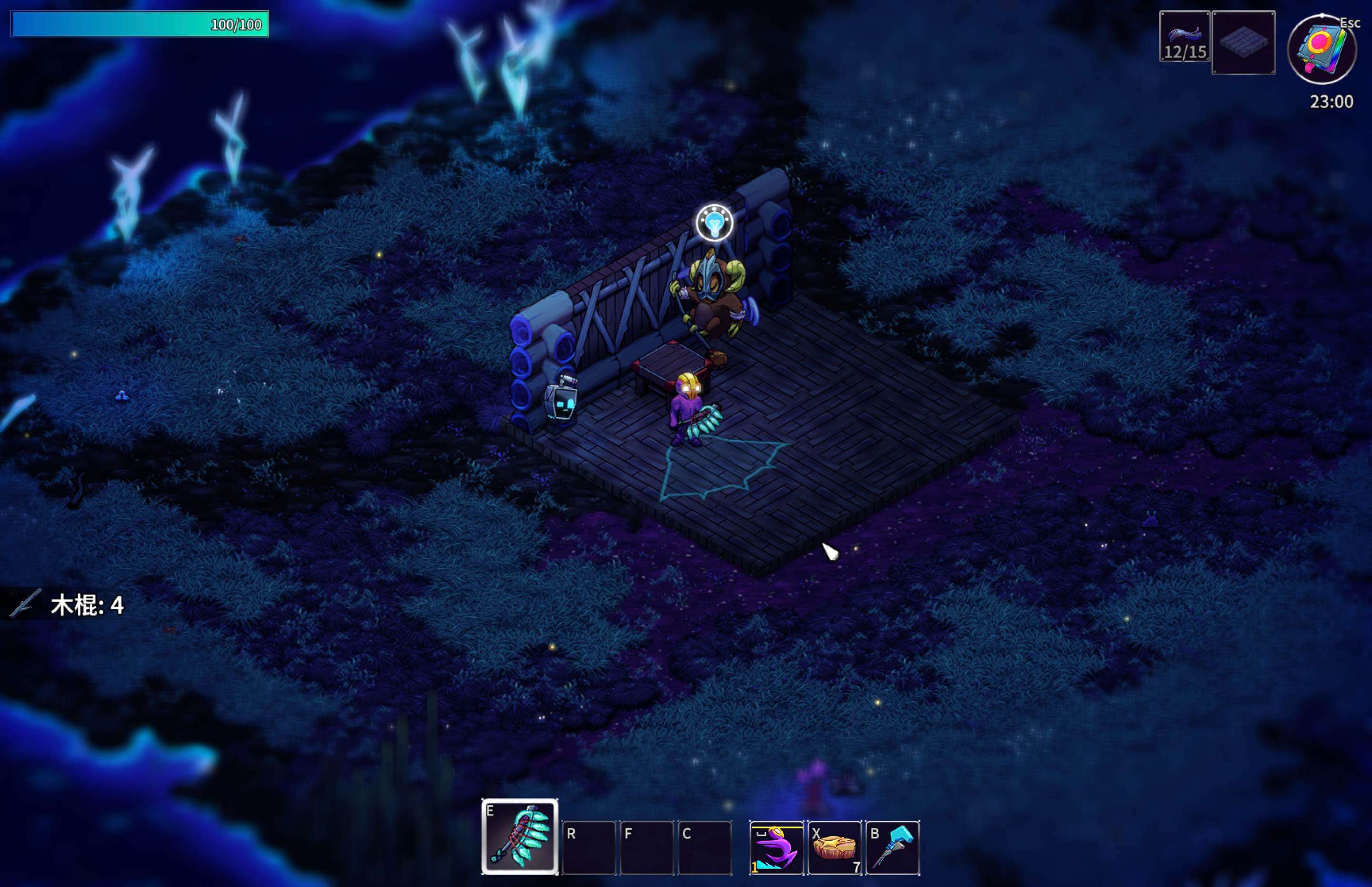The image size is (1372, 887).
Task: Use the food item with count 7
Action: click(x=835, y=848)
